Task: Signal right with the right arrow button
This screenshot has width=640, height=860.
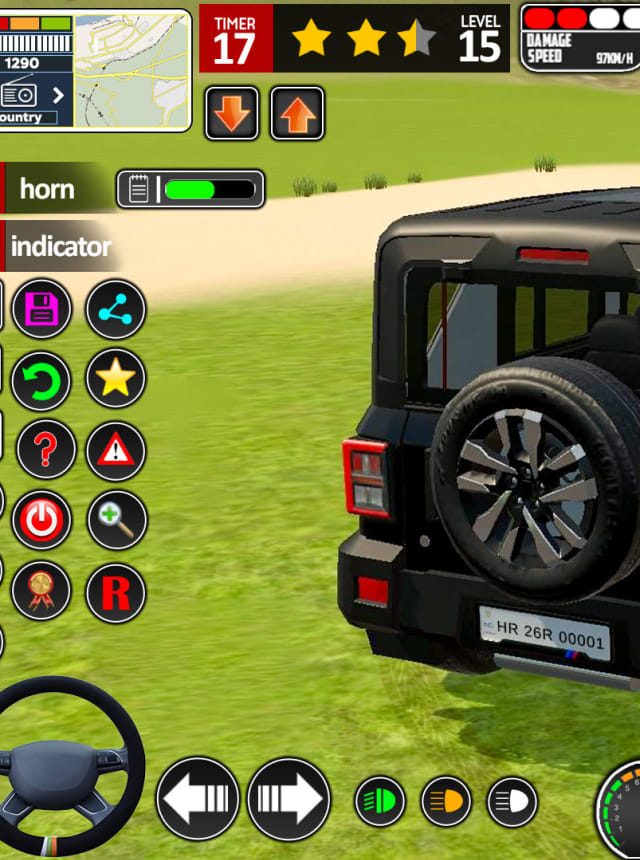Action: coord(289,798)
